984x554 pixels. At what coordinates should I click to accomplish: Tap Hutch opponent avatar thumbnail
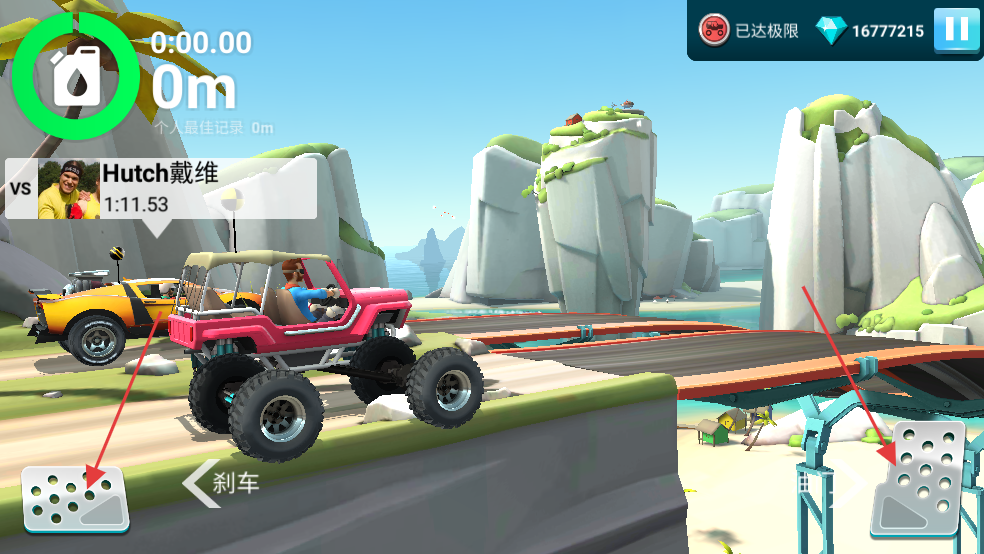69,189
